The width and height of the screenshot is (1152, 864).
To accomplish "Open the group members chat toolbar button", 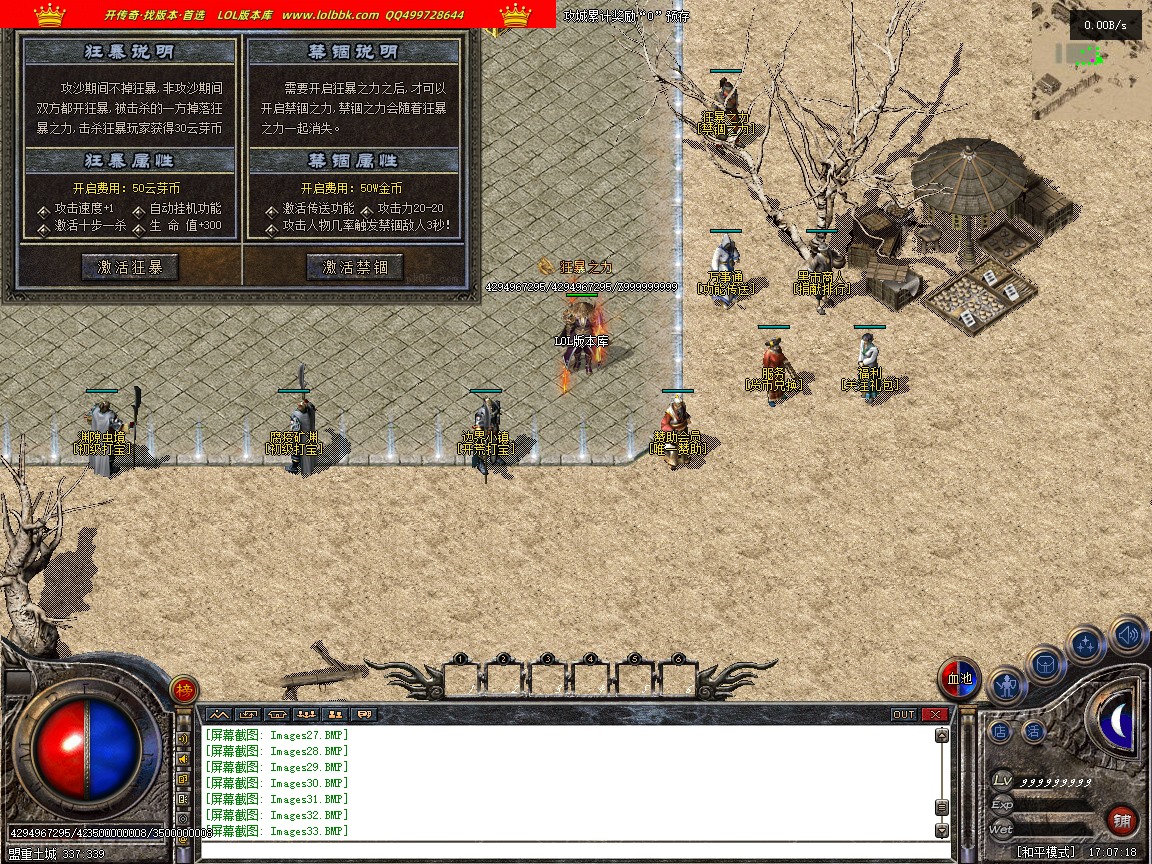I will (x=306, y=714).
